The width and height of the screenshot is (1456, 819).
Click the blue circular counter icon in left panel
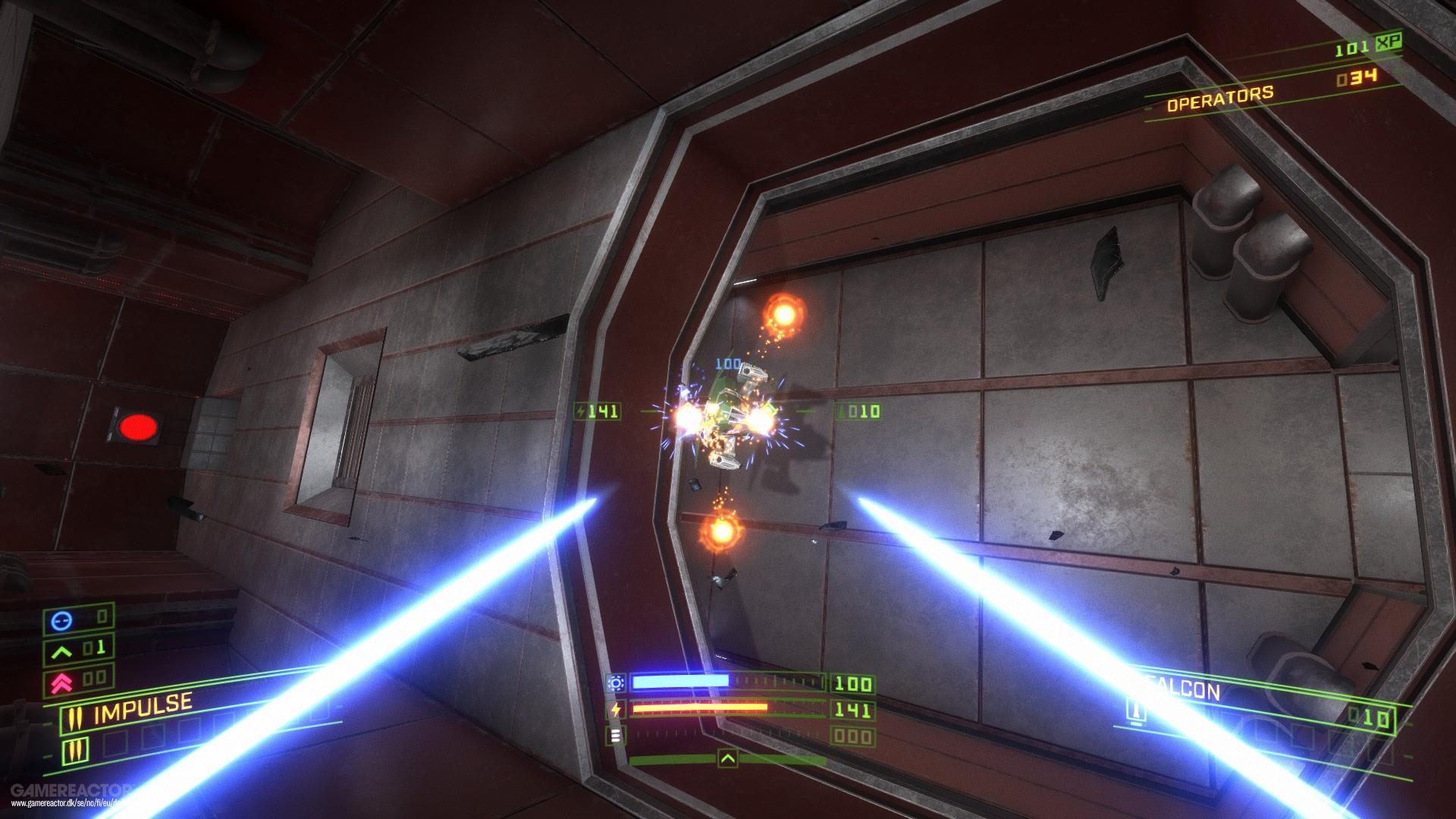tap(62, 620)
